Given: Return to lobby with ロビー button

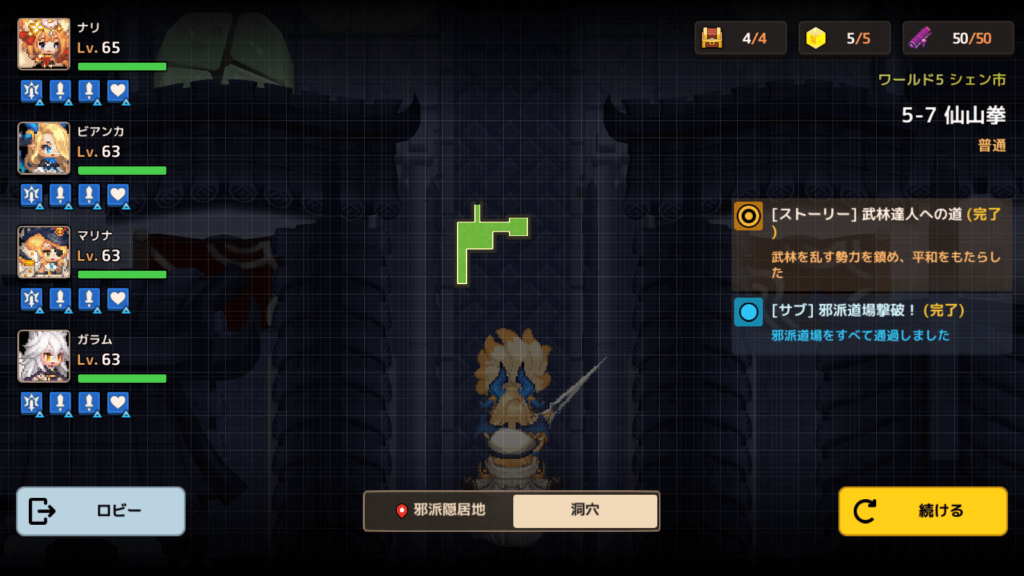Looking at the screenshot, I should 101,511.
